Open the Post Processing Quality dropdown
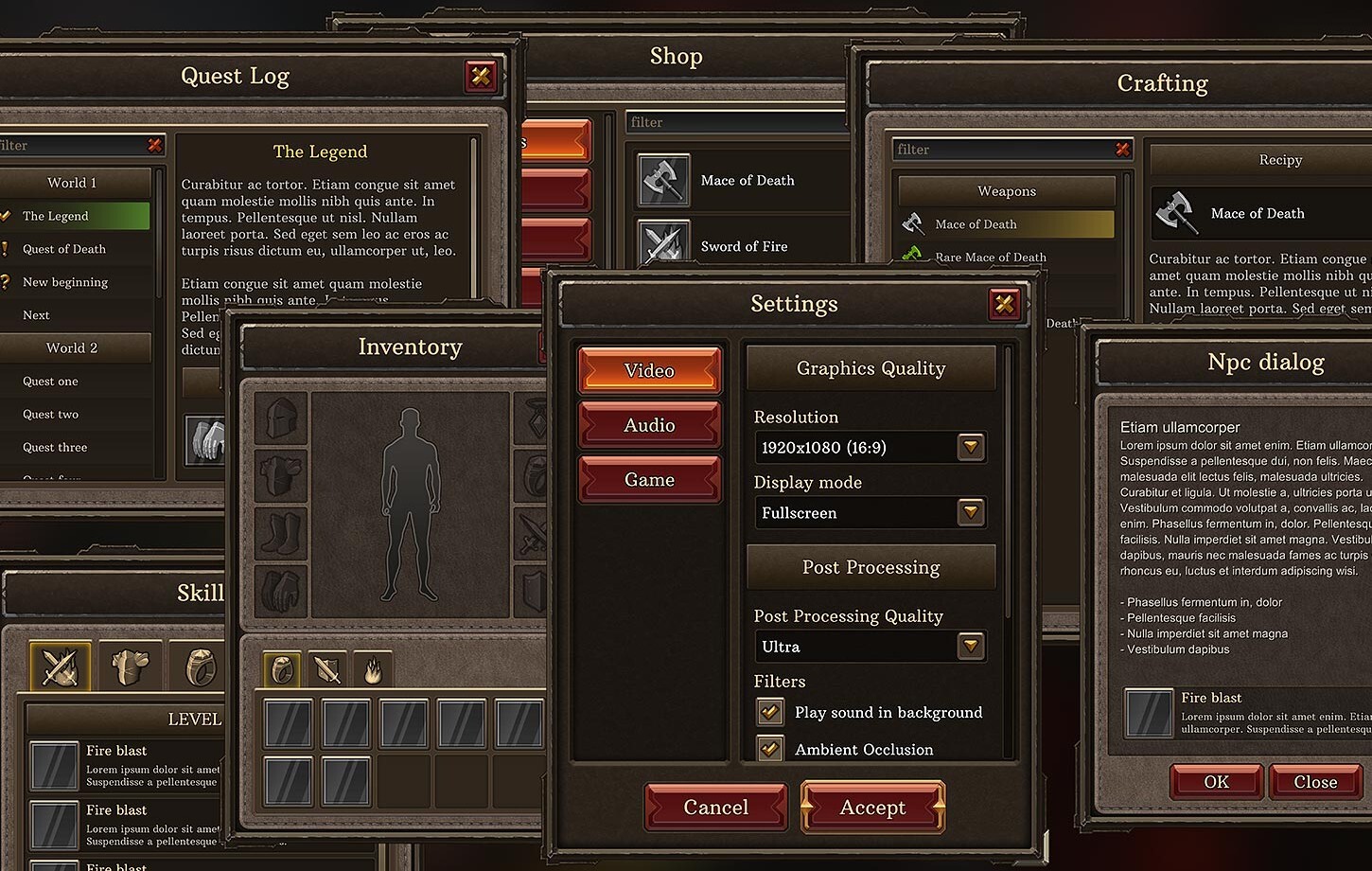The image size is (1372, 871). [x=970, y=646]
